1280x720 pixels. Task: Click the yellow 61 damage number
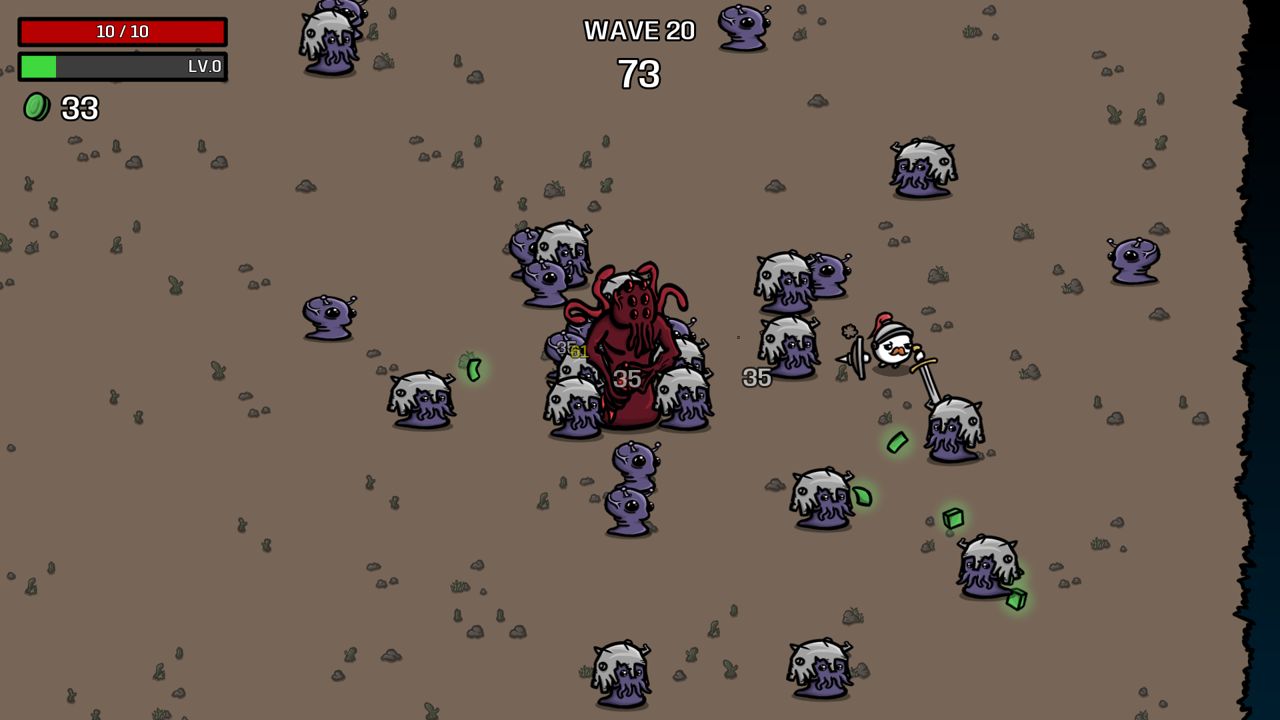pos(578,351)
